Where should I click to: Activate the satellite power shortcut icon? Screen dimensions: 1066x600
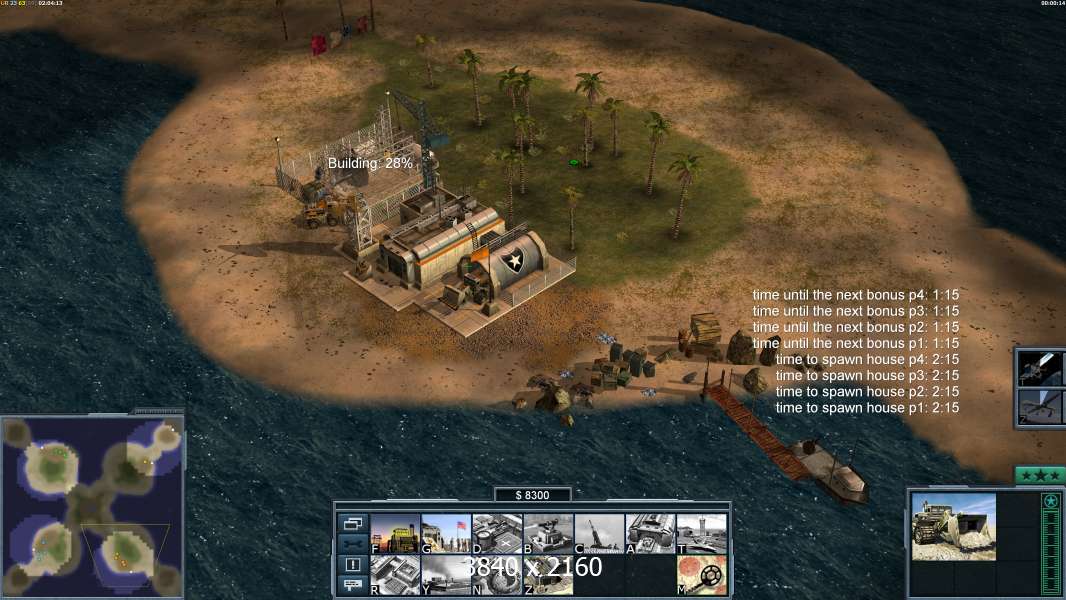(x=1040, y=368)
